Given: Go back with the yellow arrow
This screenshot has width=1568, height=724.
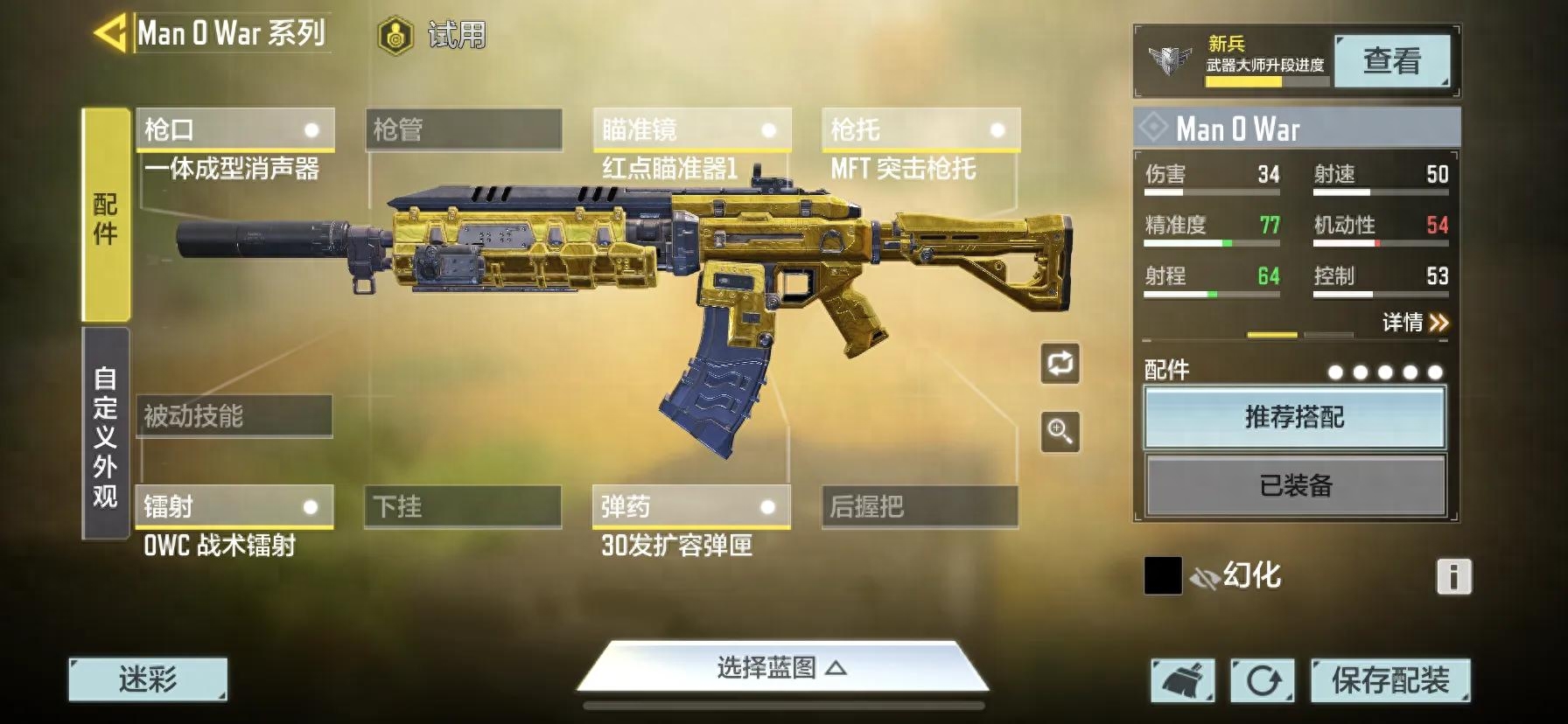Looking at the screenshot, I should point(110,34).
